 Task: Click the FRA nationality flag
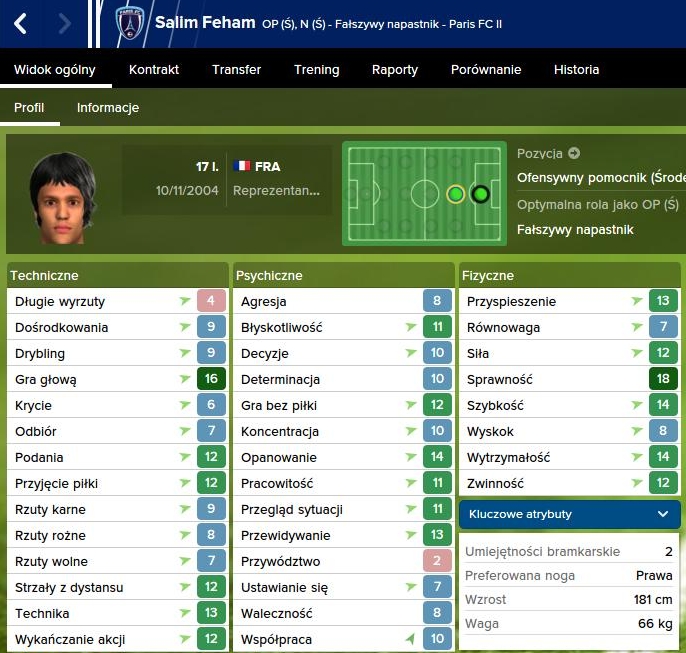click(x=241, y=166)
